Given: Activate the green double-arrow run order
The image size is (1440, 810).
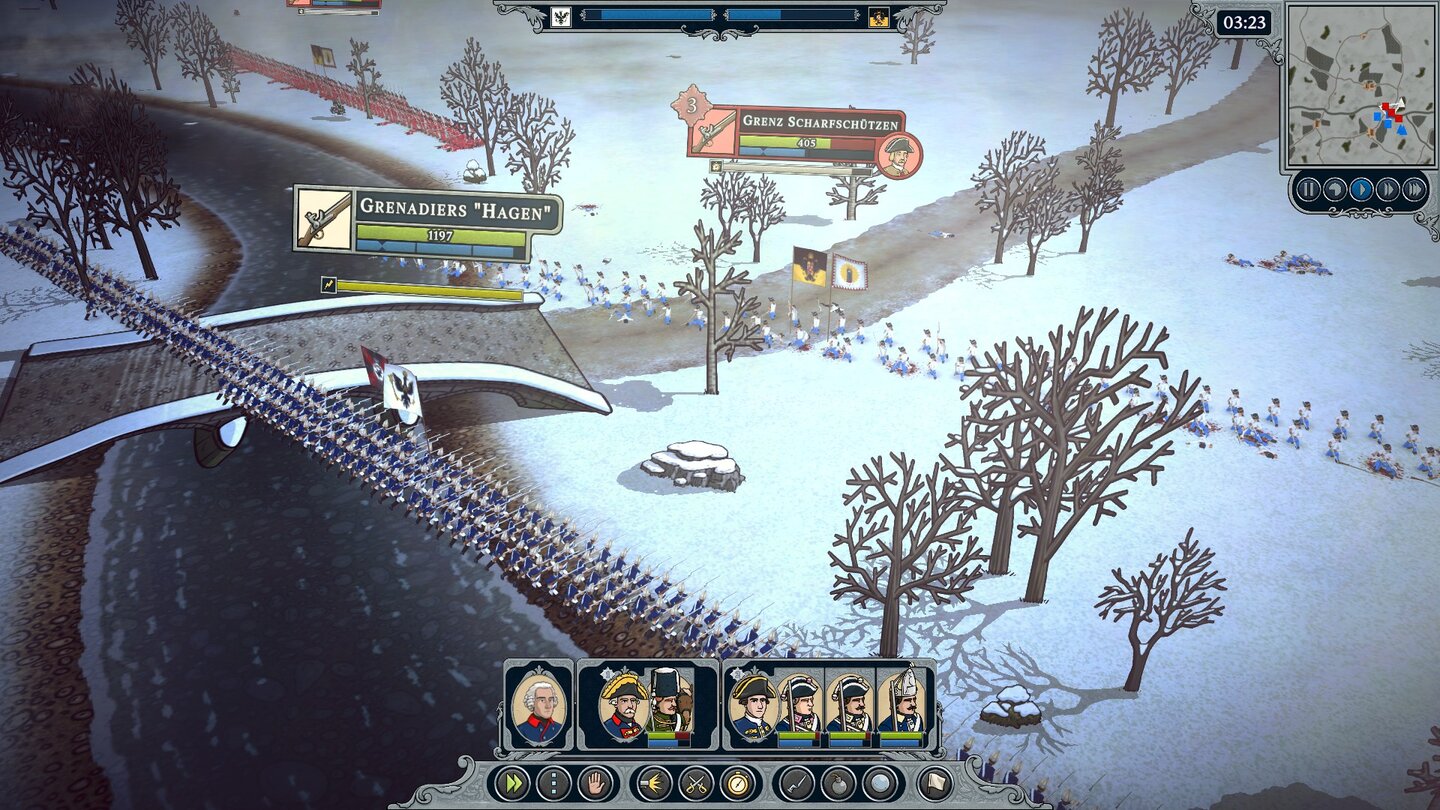Looking at the screenshot, I should (x=511, y=783).
